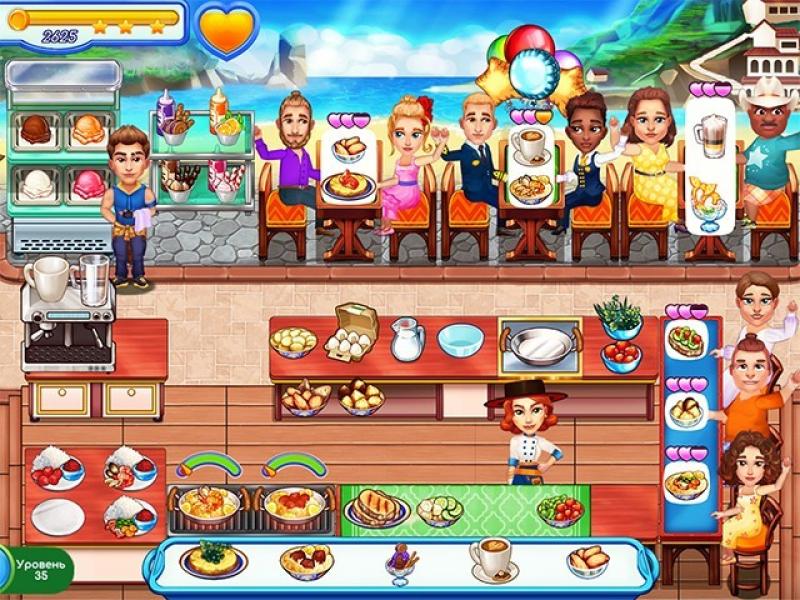Select the empty blue mixing bowl
This screenshot has height=600, width=800.
[460, 340]
